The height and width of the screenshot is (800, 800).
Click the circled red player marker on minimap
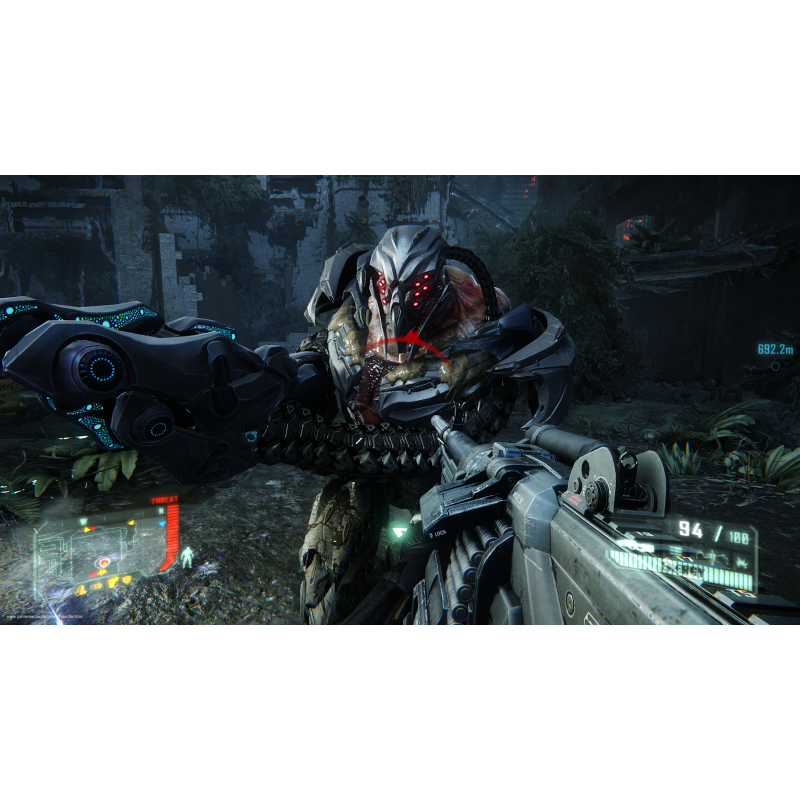click(103, 564)
